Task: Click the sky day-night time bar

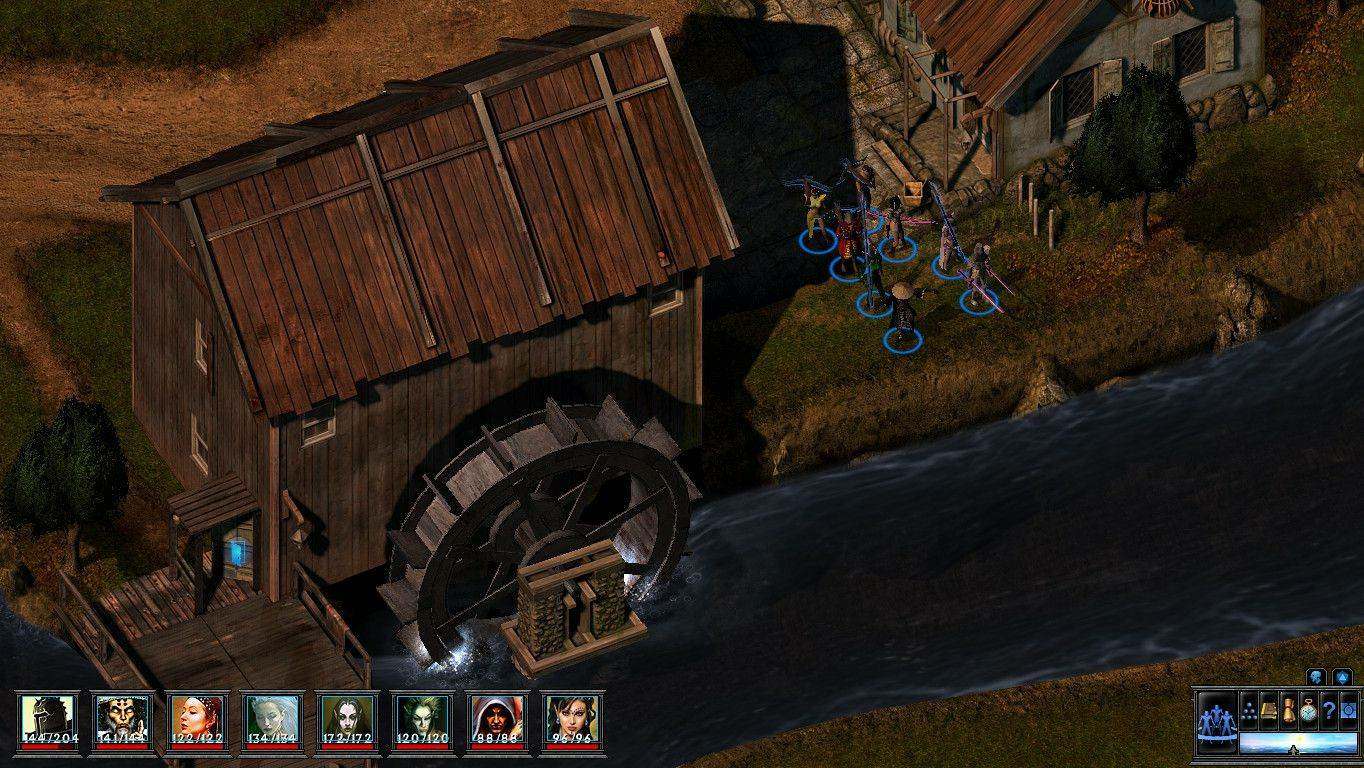Action: (1297, 743)
